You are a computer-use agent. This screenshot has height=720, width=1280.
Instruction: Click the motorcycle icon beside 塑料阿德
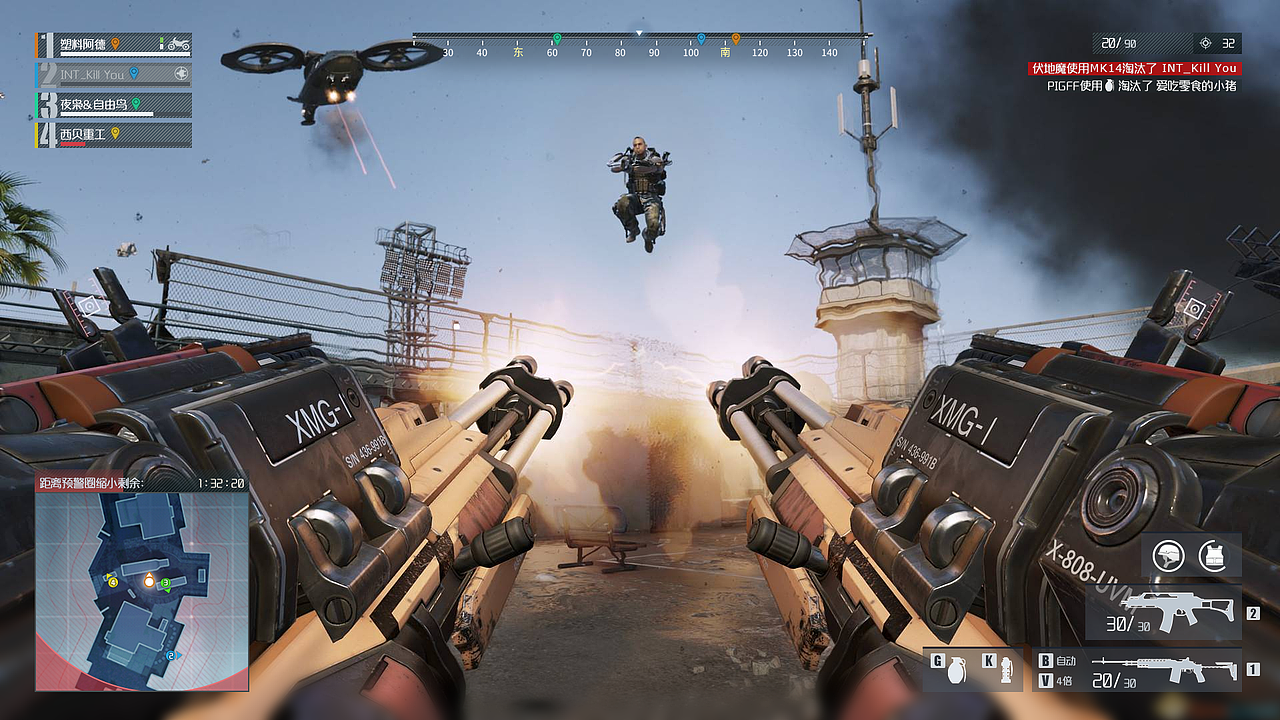[x=178, y=44]
